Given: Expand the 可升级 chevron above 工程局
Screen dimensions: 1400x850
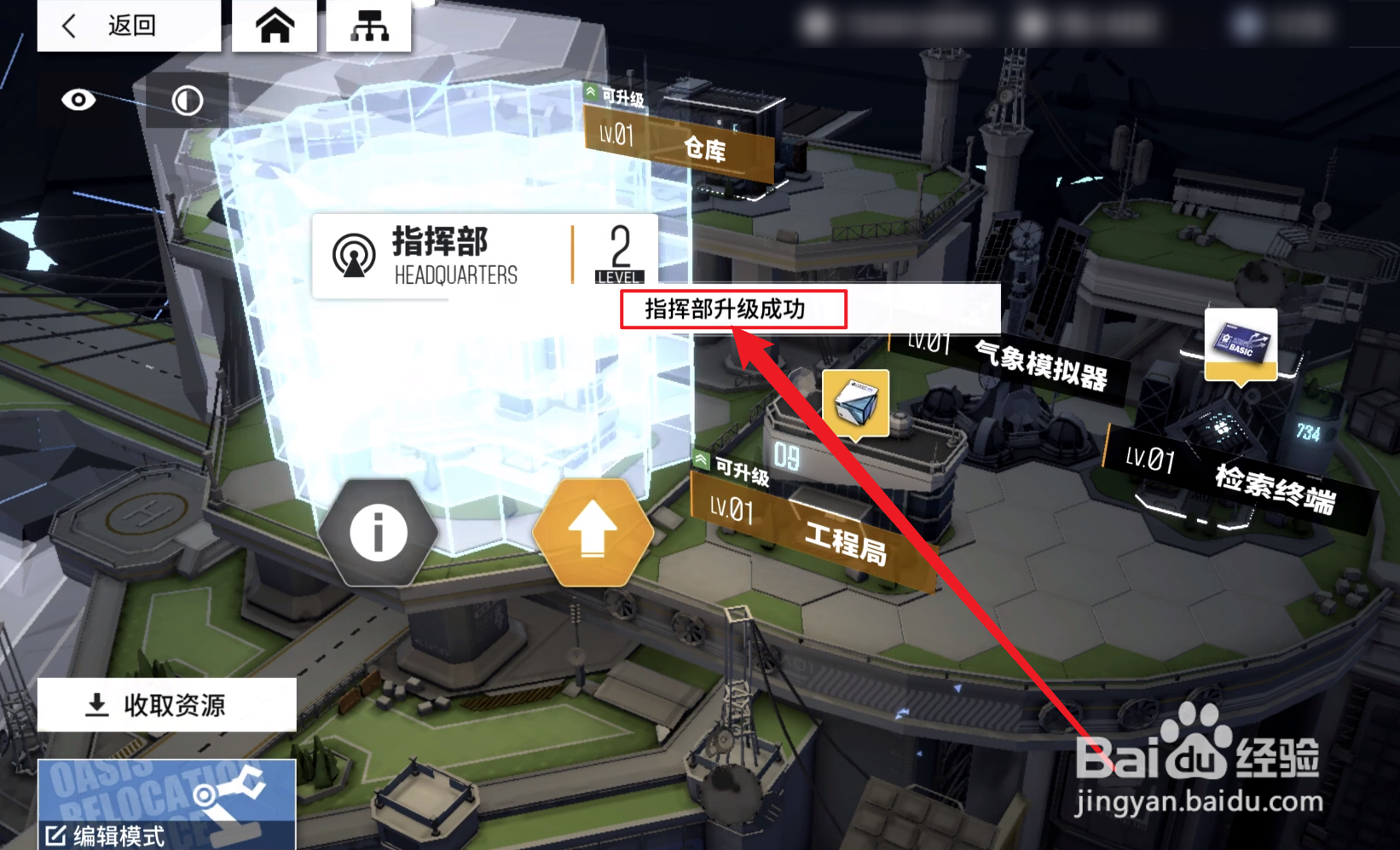Looking at the screenshot, I should coord(701,459).
